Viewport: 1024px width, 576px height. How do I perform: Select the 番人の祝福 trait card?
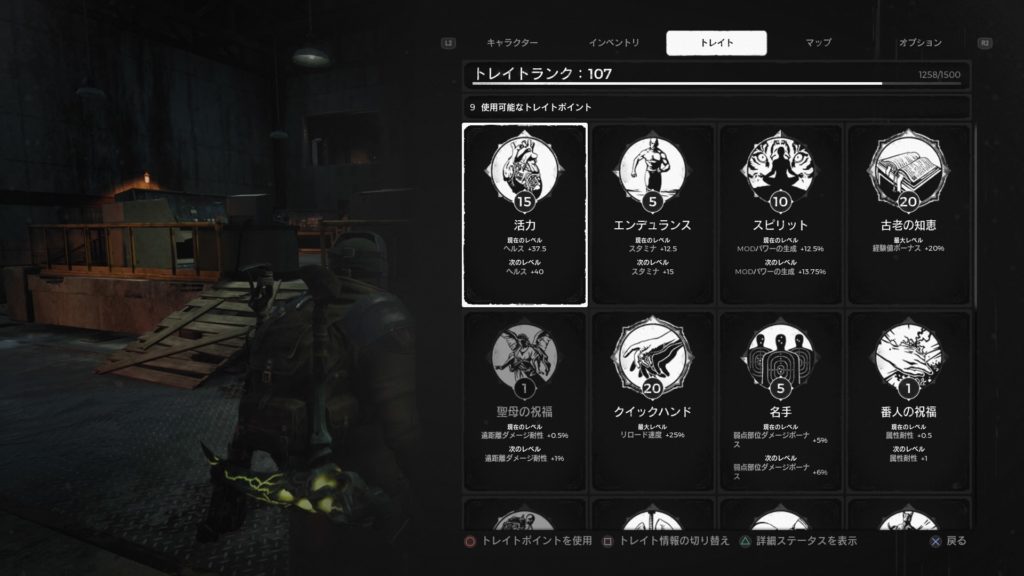[x=909, y=401]
